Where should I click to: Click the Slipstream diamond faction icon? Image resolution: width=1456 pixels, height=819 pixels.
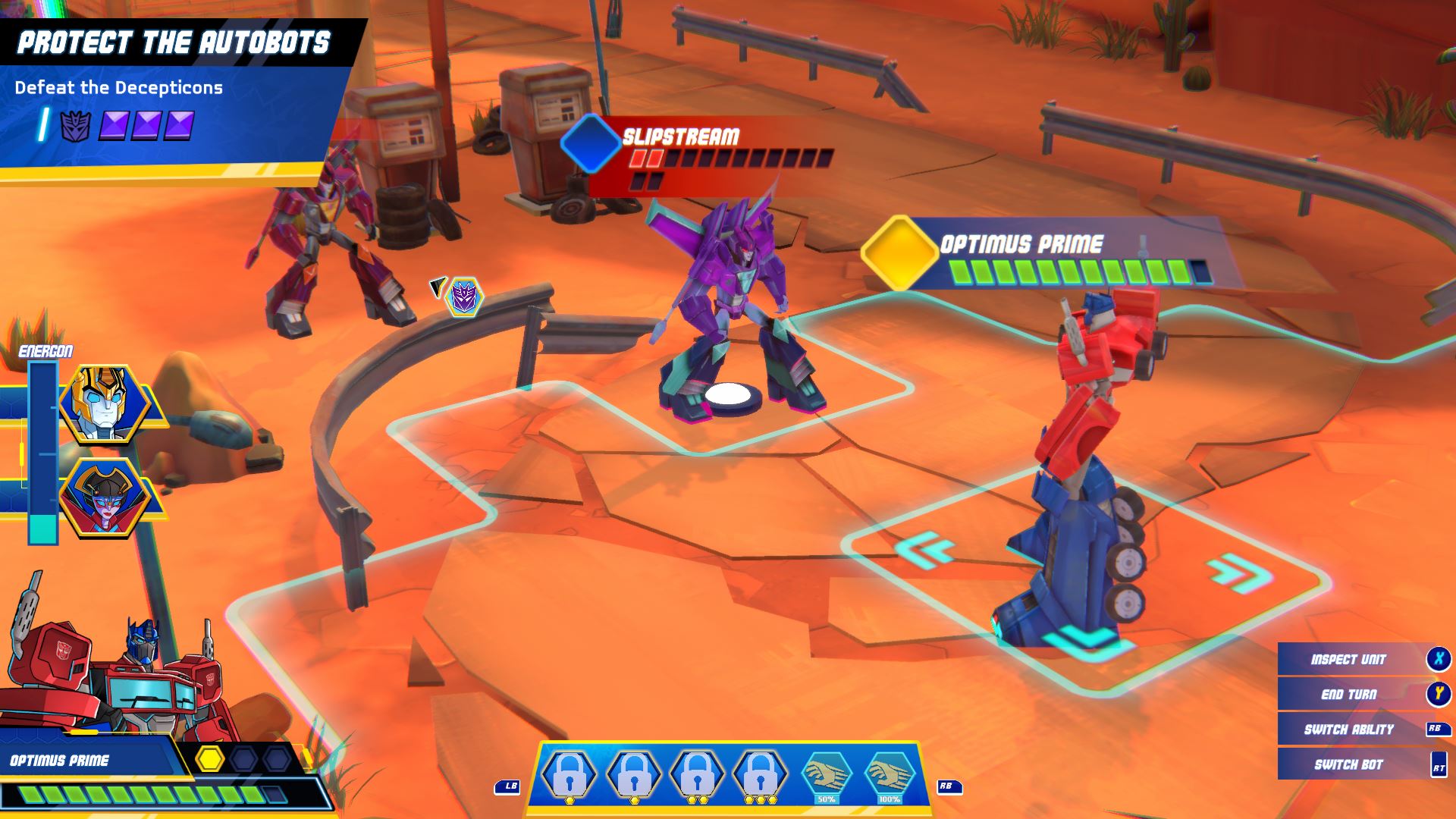click(x=590, y=145)
